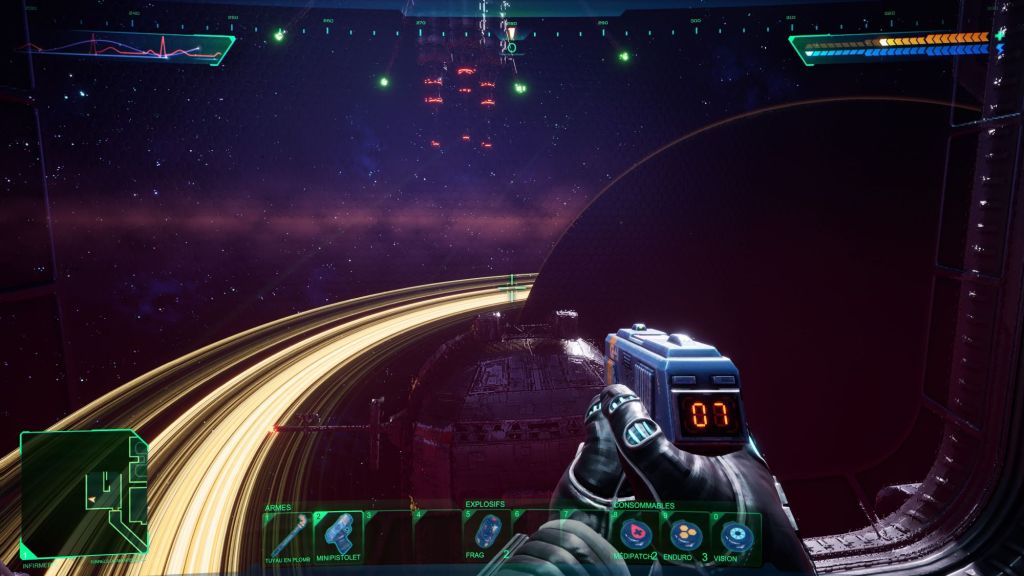Screen dimensions: 1024x576
Task: Open the Infirmerie minimap
Action: (x=84, y=492)
